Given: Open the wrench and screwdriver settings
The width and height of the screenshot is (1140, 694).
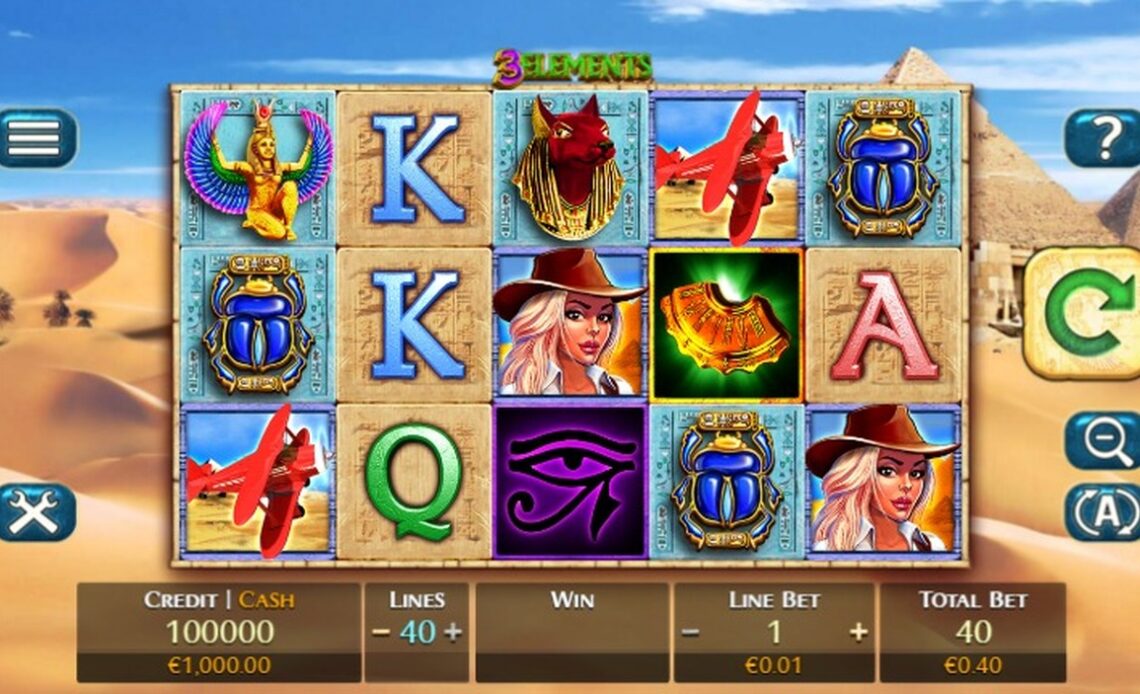Looking at the screenshot, I should 37,512.
